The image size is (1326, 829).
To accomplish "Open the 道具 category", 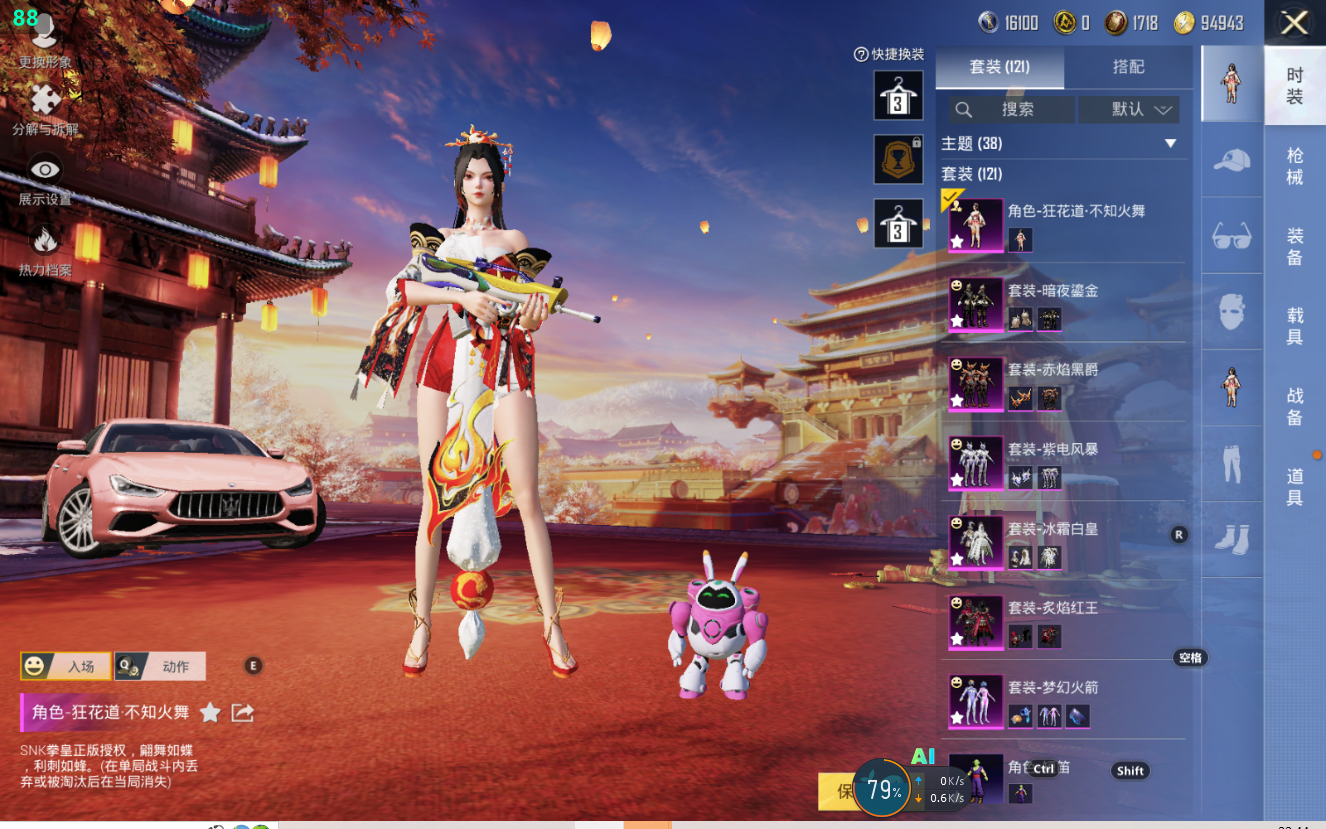I will click(1294, 487).
